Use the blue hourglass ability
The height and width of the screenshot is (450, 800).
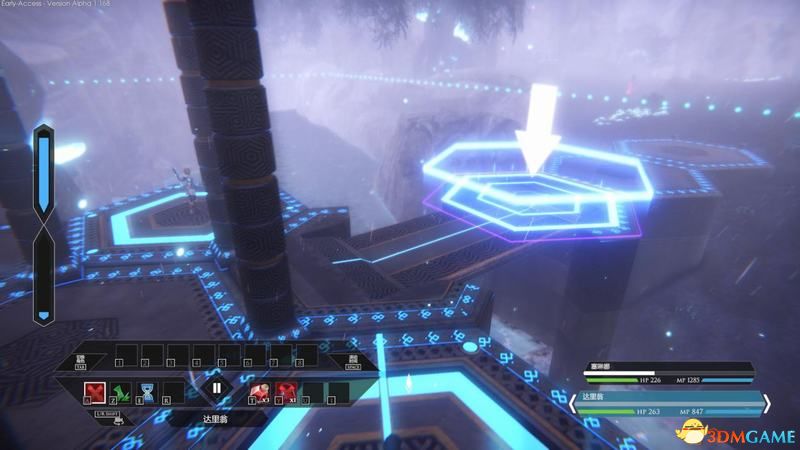point(147,391)
